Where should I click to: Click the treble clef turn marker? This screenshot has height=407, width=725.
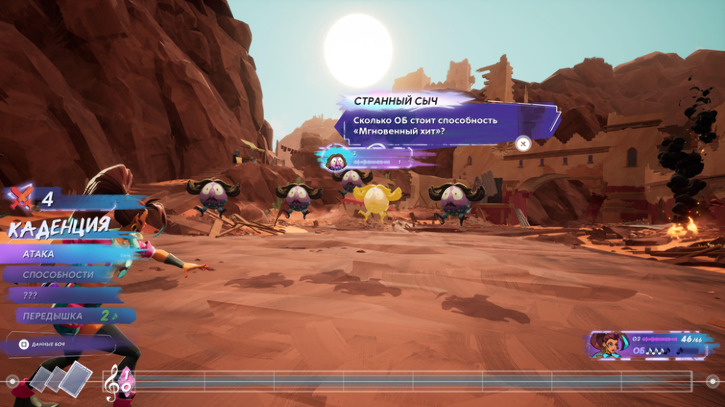tap(118, 381)
